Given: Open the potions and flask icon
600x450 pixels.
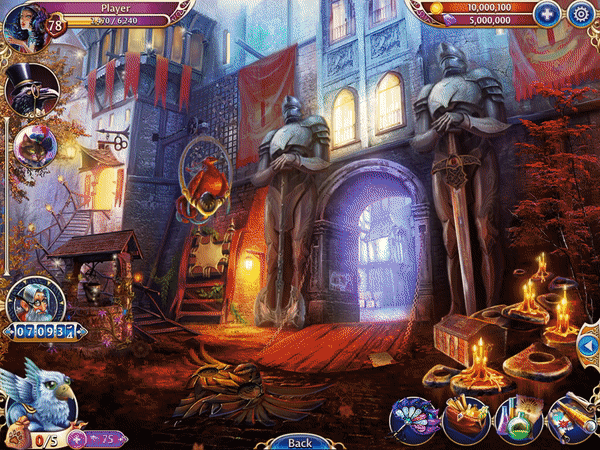Looking at the screenshot, I should (517, 417).
